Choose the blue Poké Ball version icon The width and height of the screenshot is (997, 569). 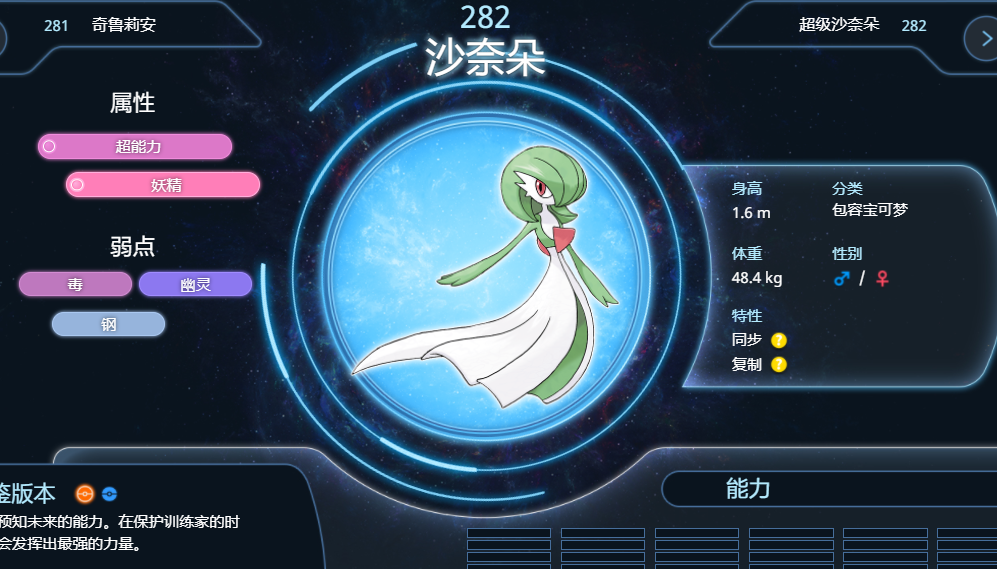click(x=109, y=493)
